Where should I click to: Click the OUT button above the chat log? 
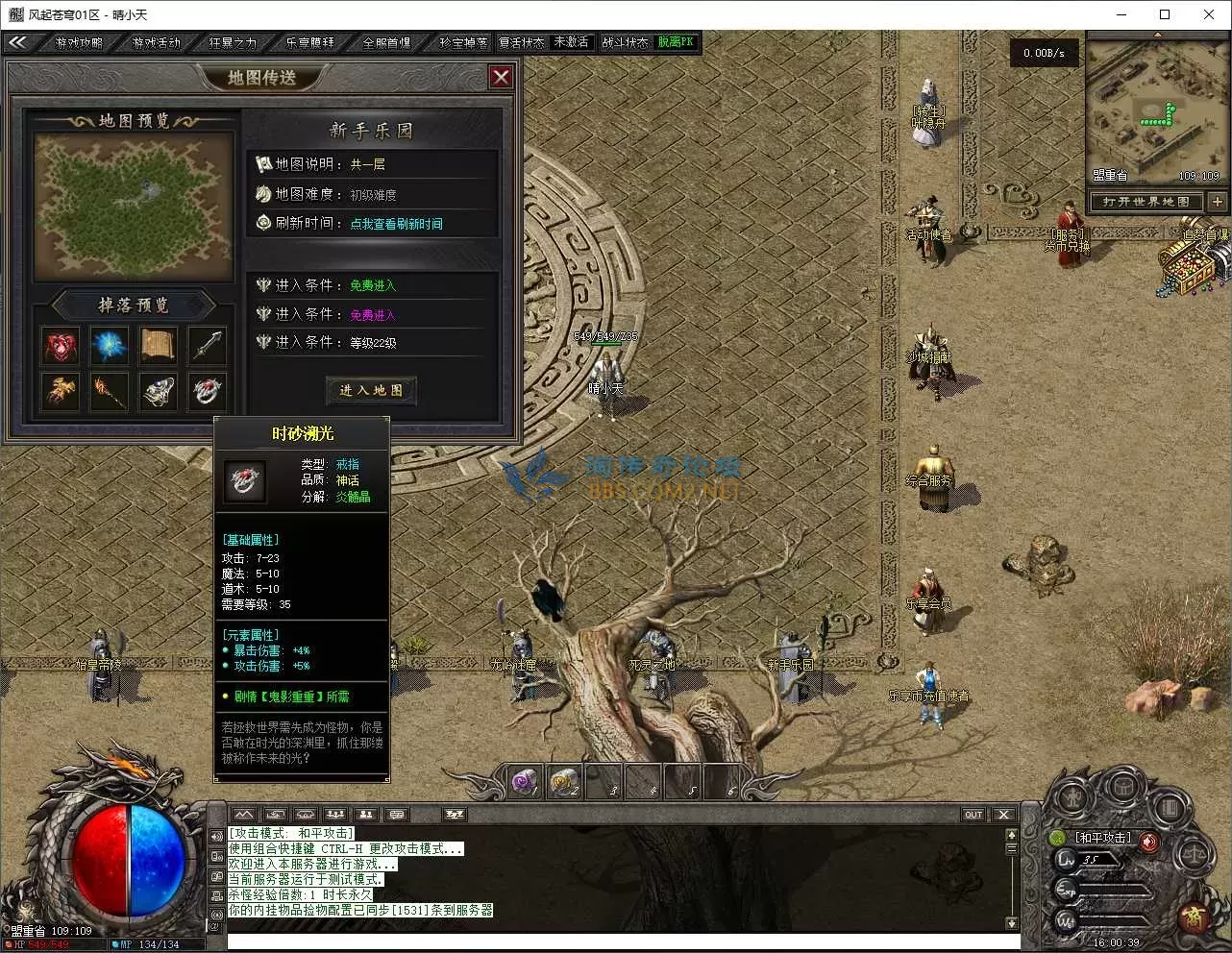point(973,815)
